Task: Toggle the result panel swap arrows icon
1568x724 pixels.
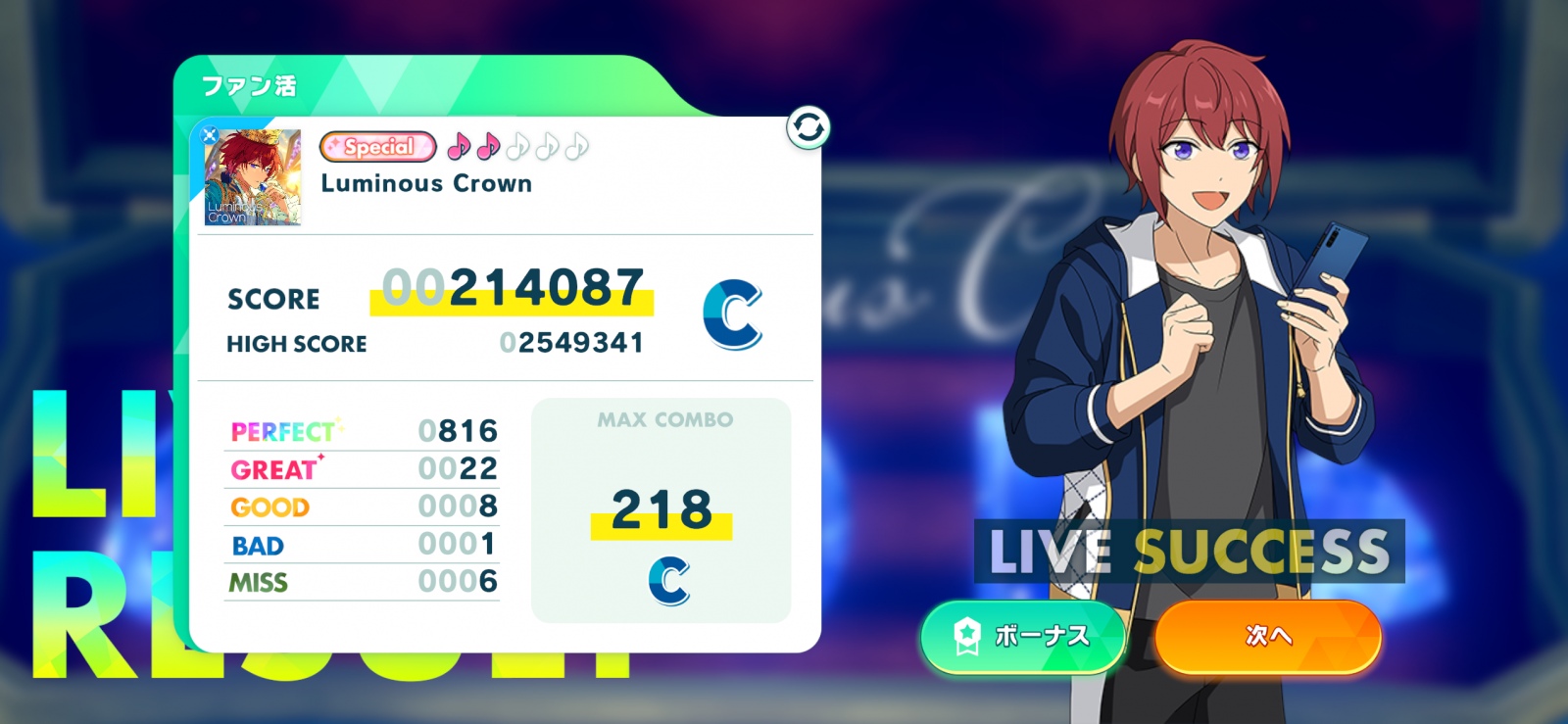Action: click(808, 128)
